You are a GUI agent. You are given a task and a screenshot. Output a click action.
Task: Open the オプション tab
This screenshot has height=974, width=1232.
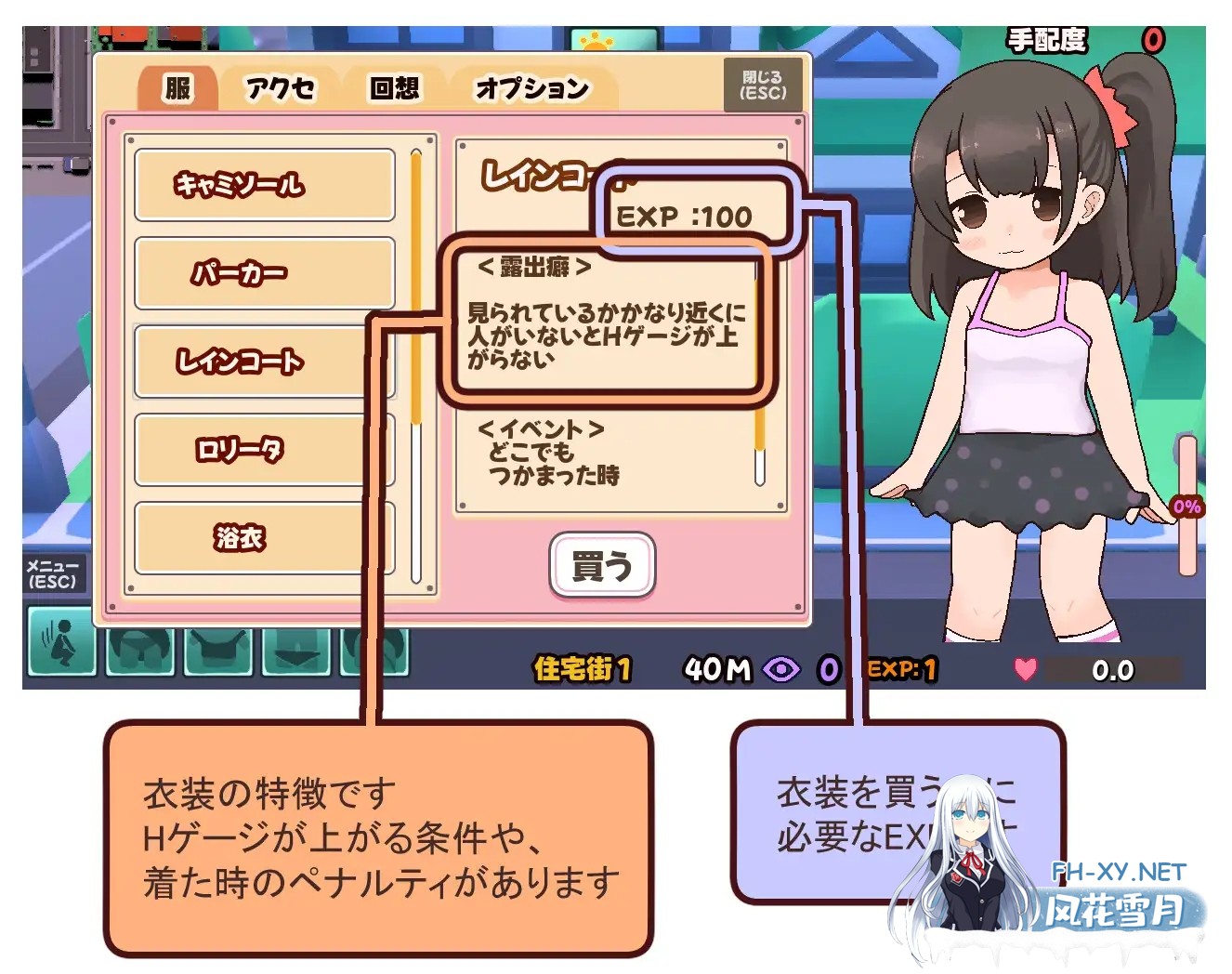click(531, 89)
